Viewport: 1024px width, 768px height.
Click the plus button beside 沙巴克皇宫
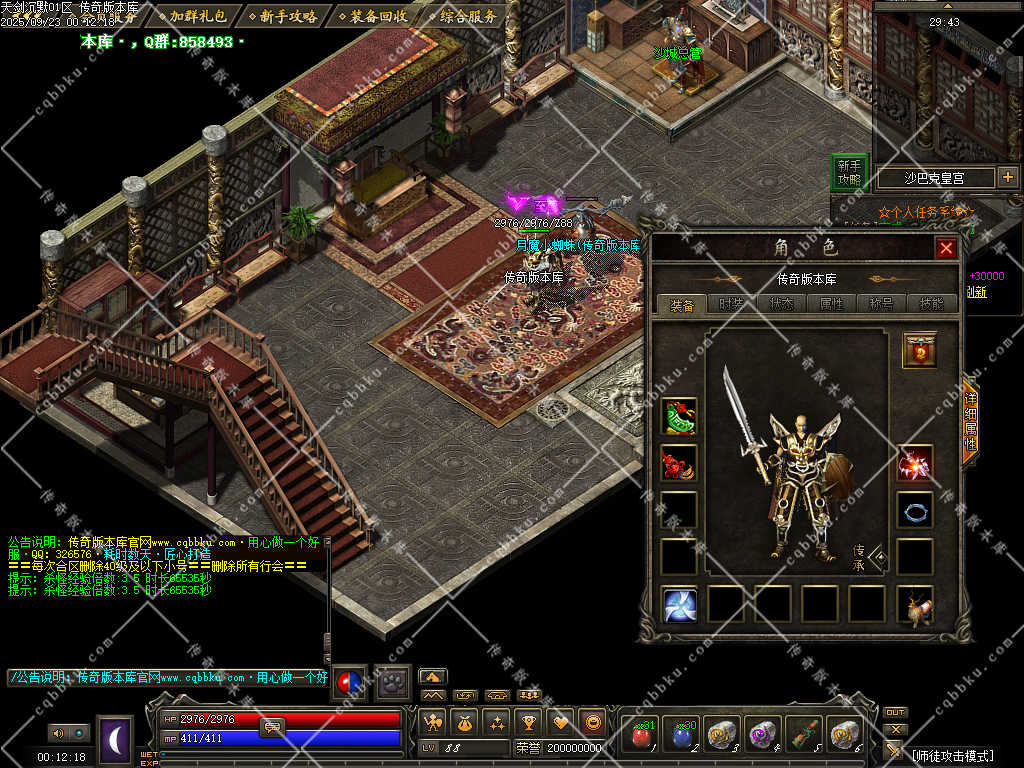click(x=1007, y=178)
